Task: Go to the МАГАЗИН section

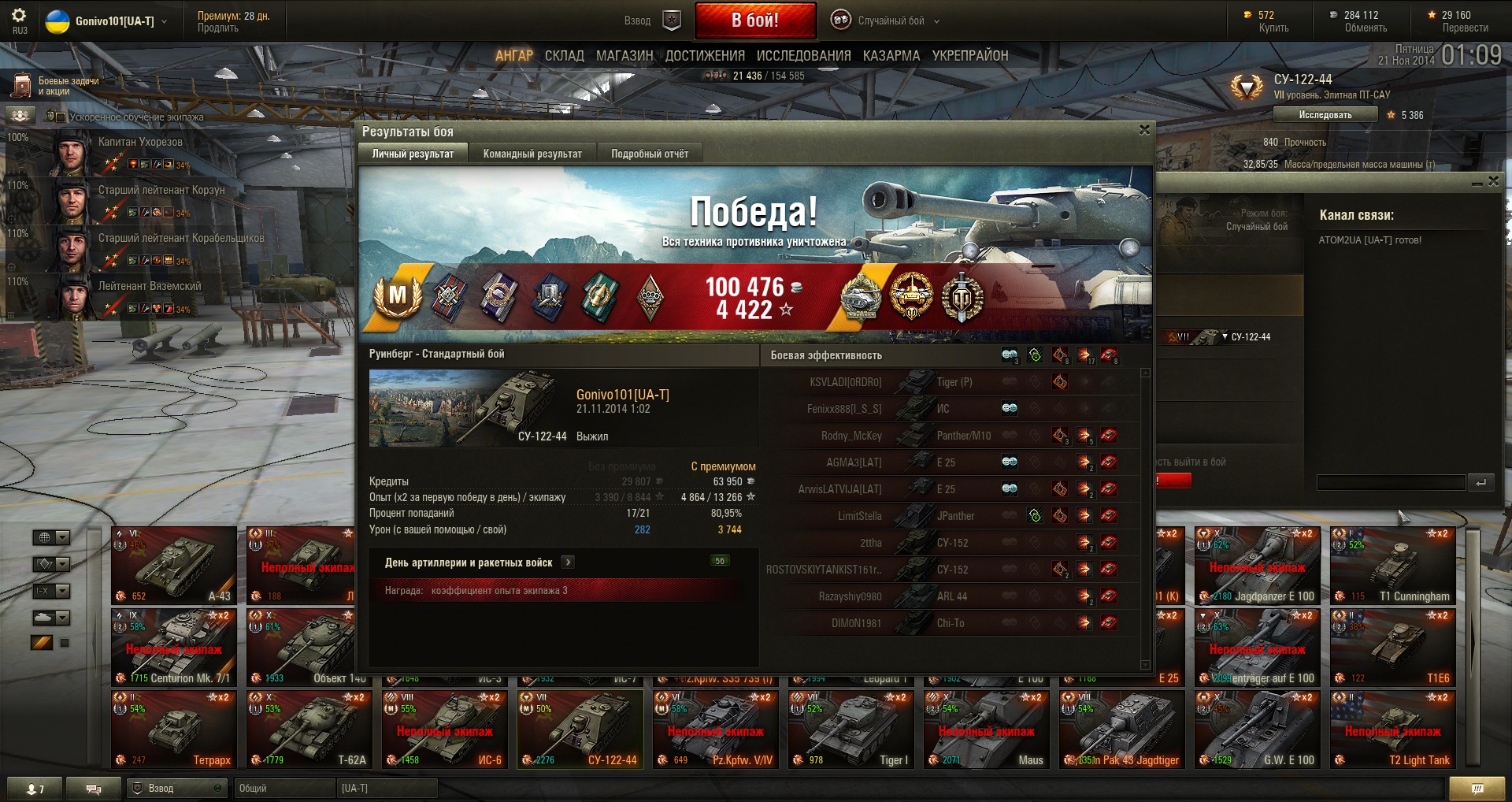Action: (x=624, y=56)
